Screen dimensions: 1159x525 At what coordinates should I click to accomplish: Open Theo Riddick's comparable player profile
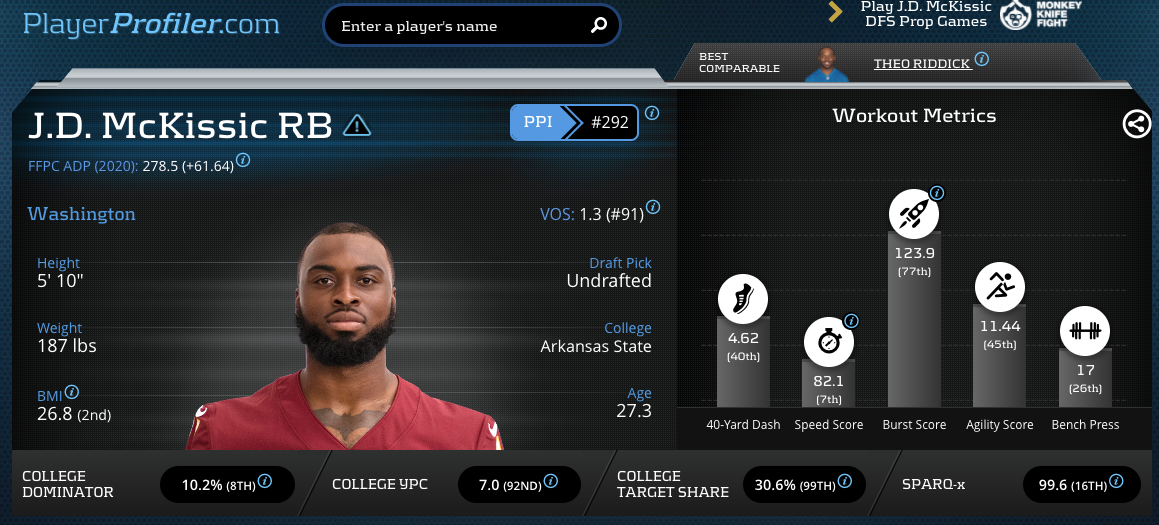coord(922,63)
